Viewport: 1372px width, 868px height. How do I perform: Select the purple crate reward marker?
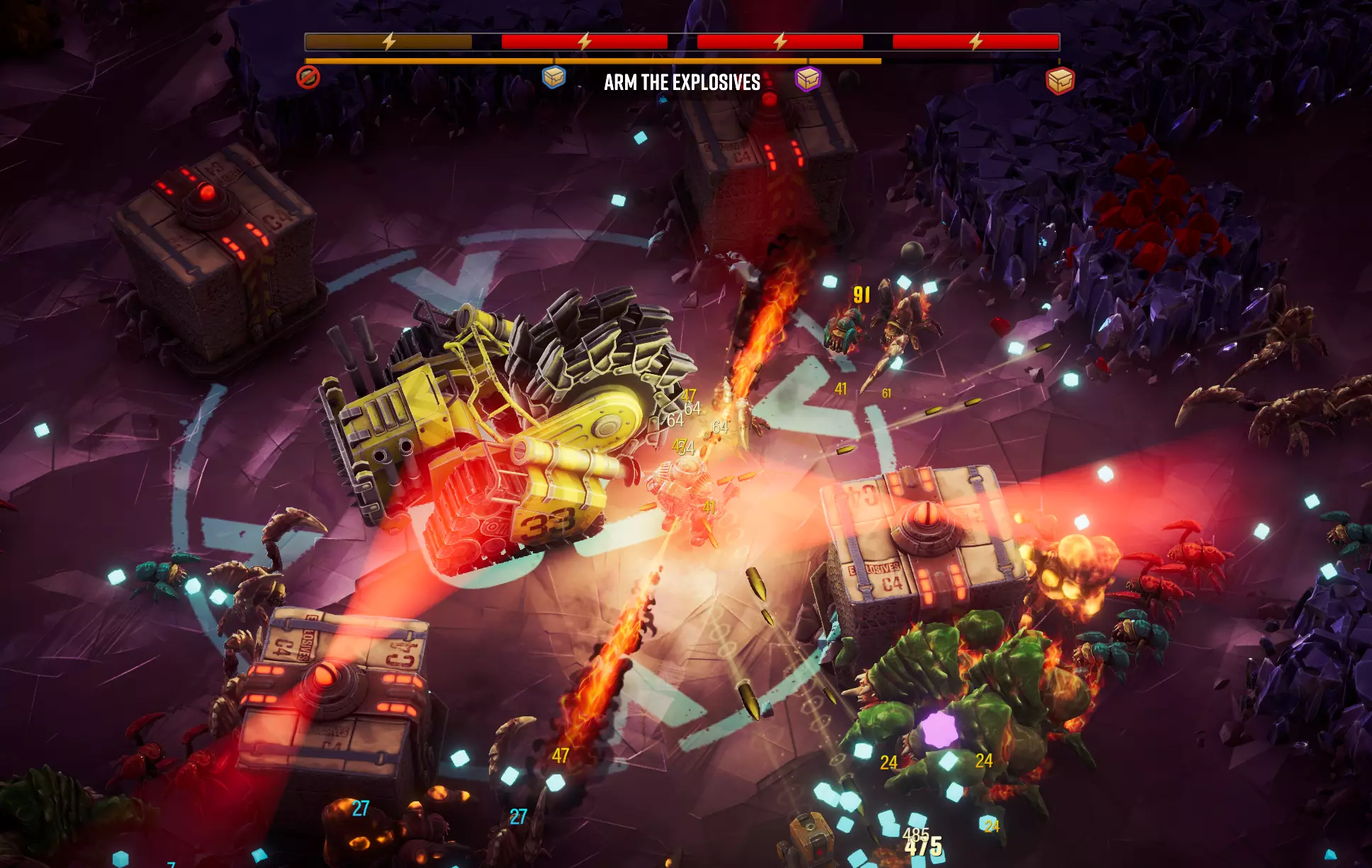(807, 79)
